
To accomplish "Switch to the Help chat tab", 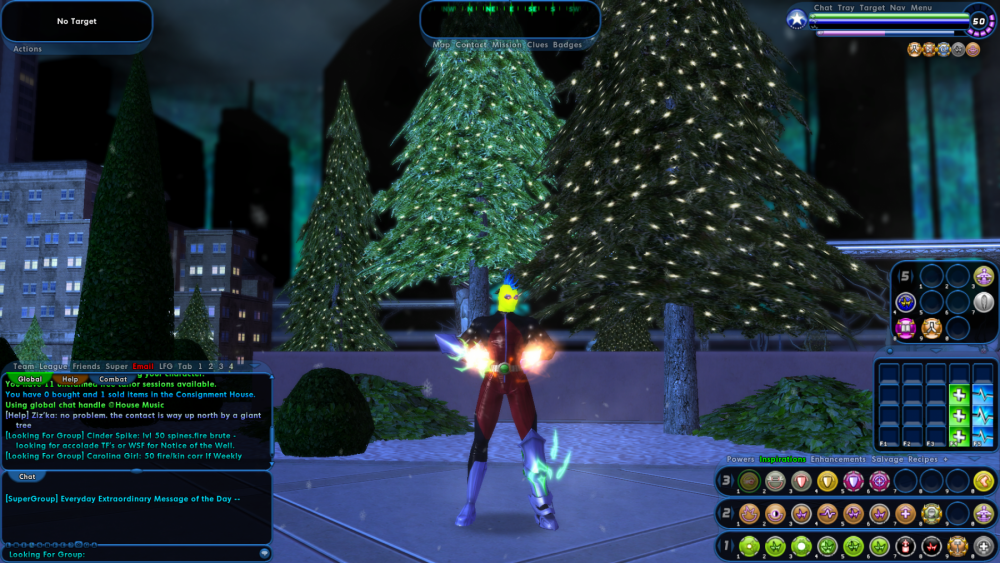I will pos(70,379).
